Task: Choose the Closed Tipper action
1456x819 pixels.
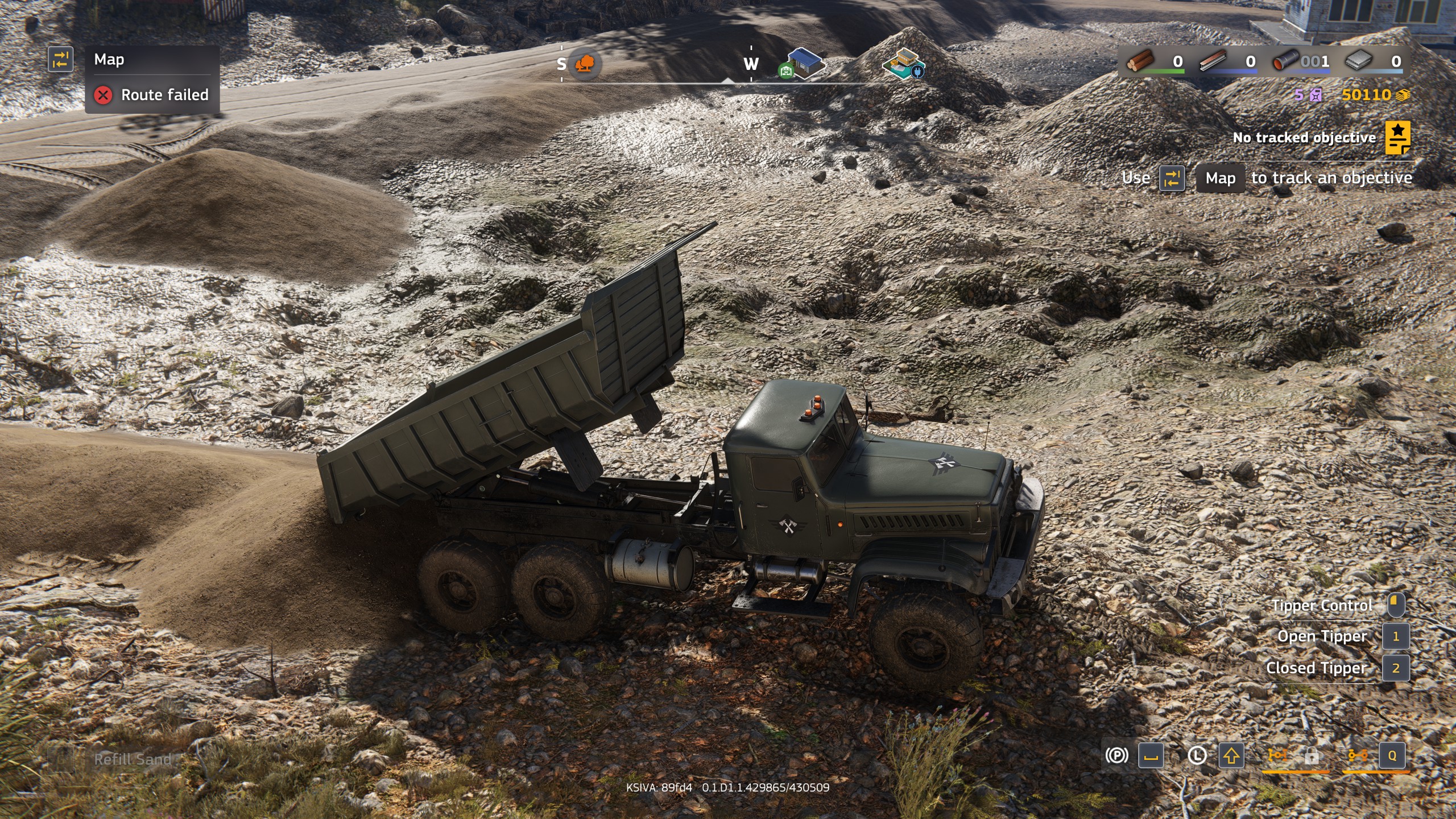Action: [x=1316, y=668]
